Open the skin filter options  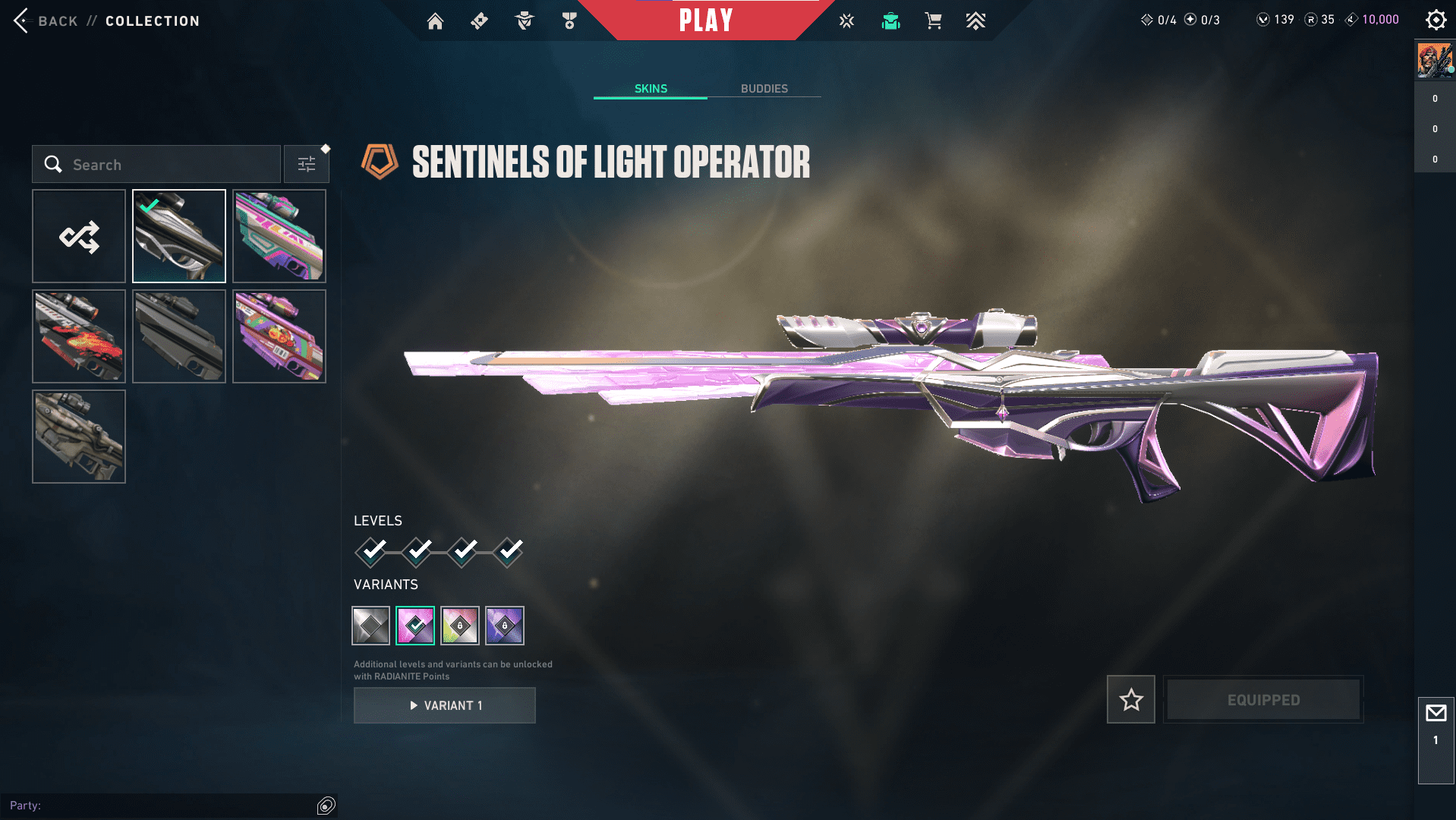click(x=307, y=164)
